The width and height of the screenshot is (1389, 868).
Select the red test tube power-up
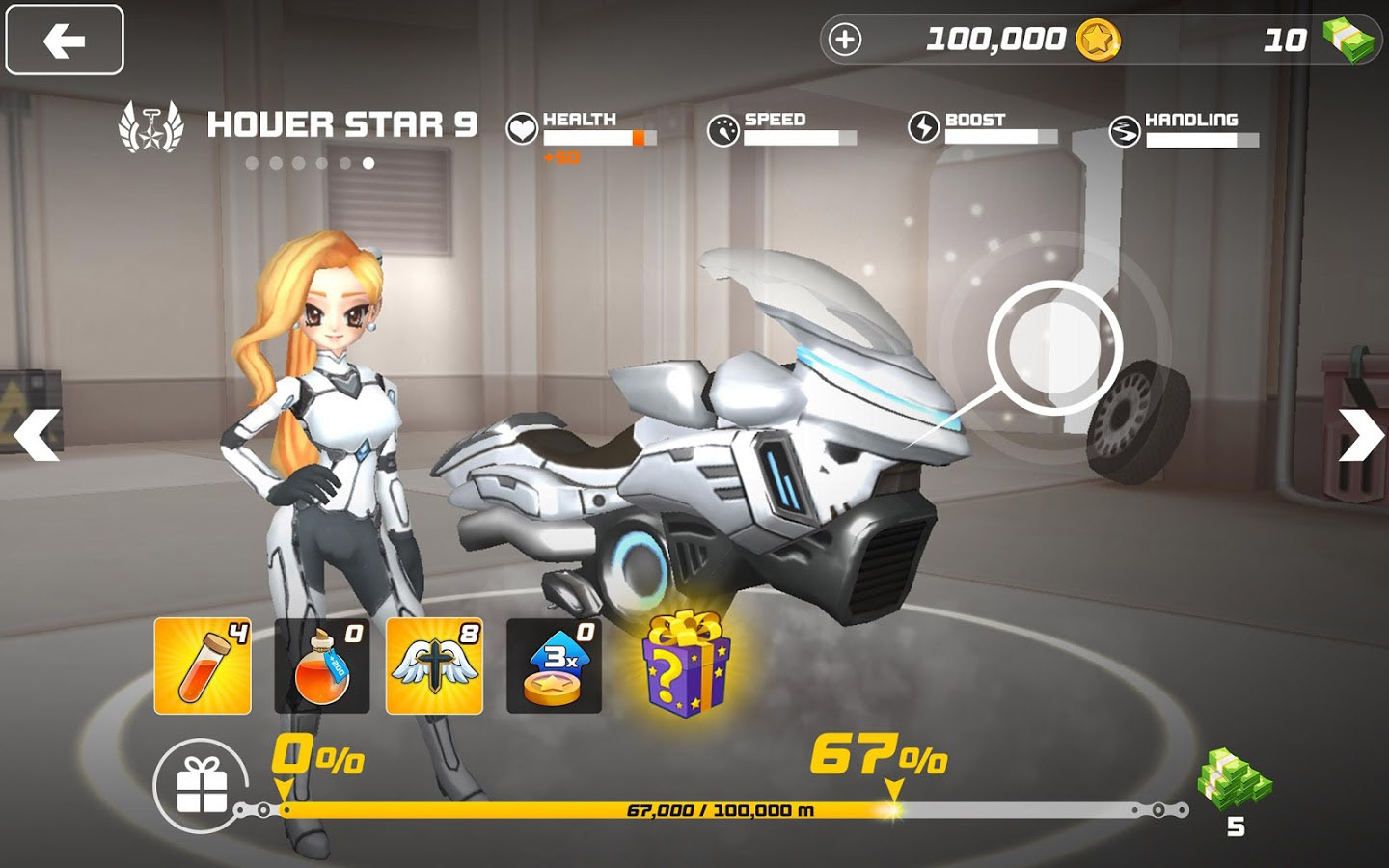tap(203, 665)
